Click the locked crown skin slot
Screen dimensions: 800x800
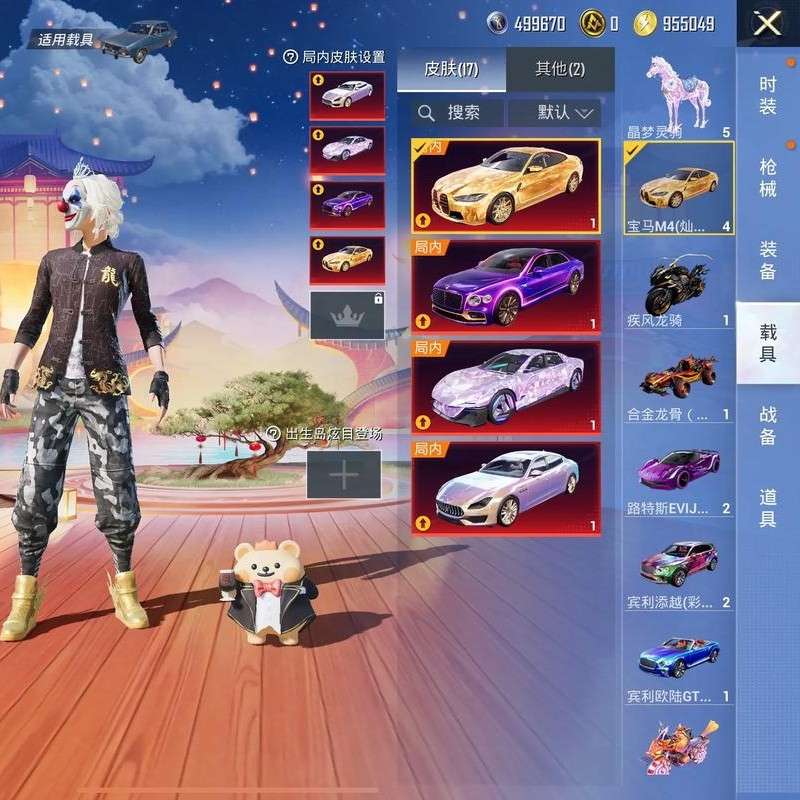click(x=347, y=316)
